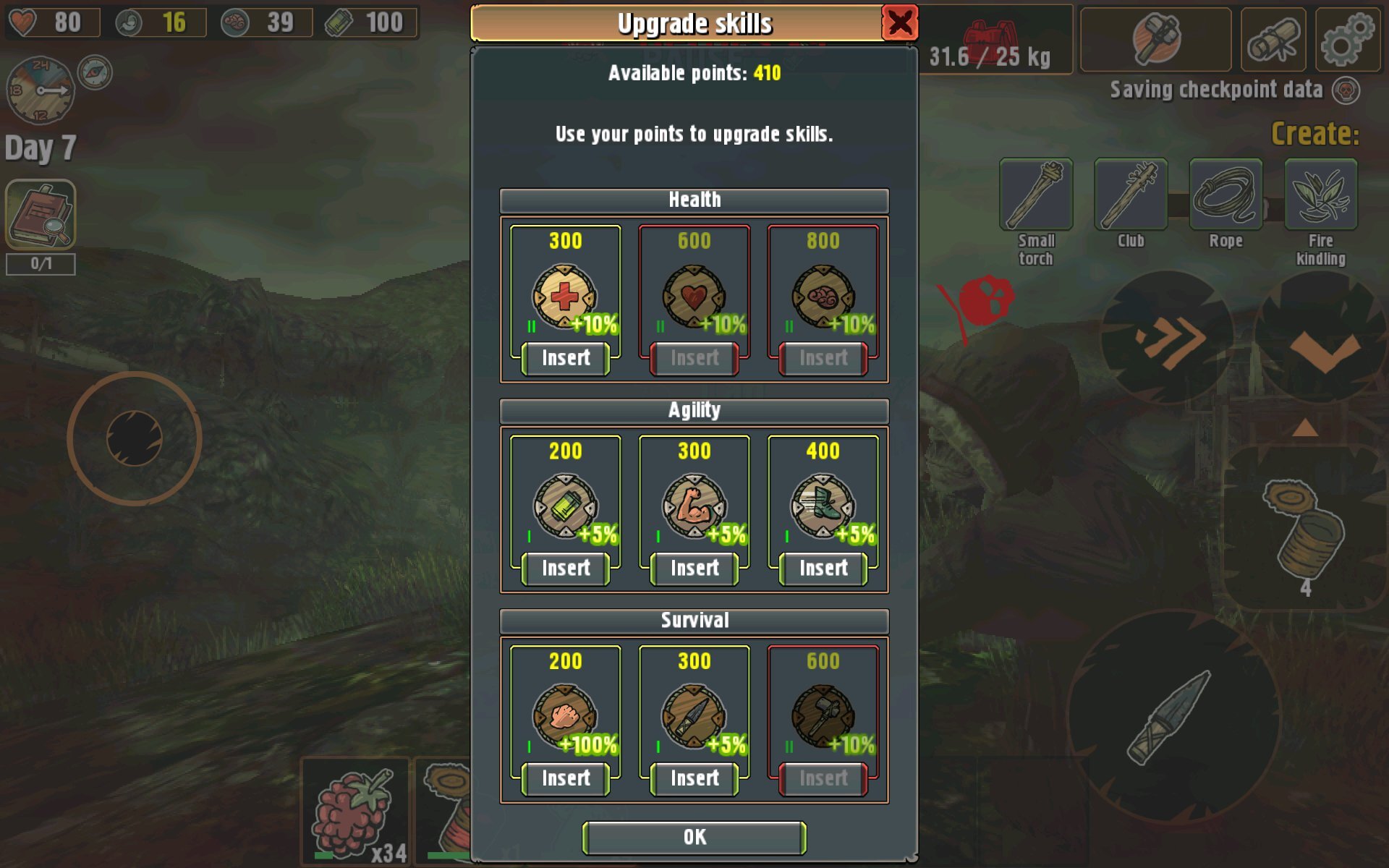Open the journal book with magnifier
Viewport: 1389px width, 868px height.
41,214
